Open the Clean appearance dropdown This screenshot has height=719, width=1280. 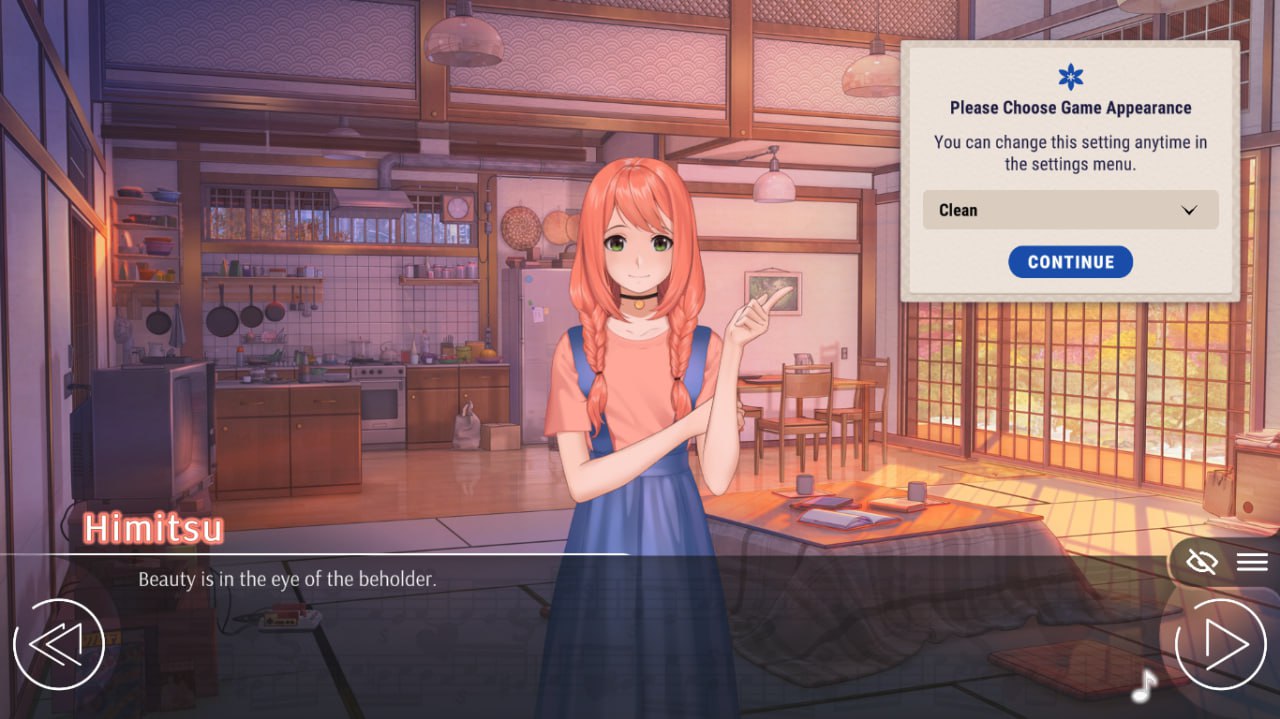pos(1070,210)
